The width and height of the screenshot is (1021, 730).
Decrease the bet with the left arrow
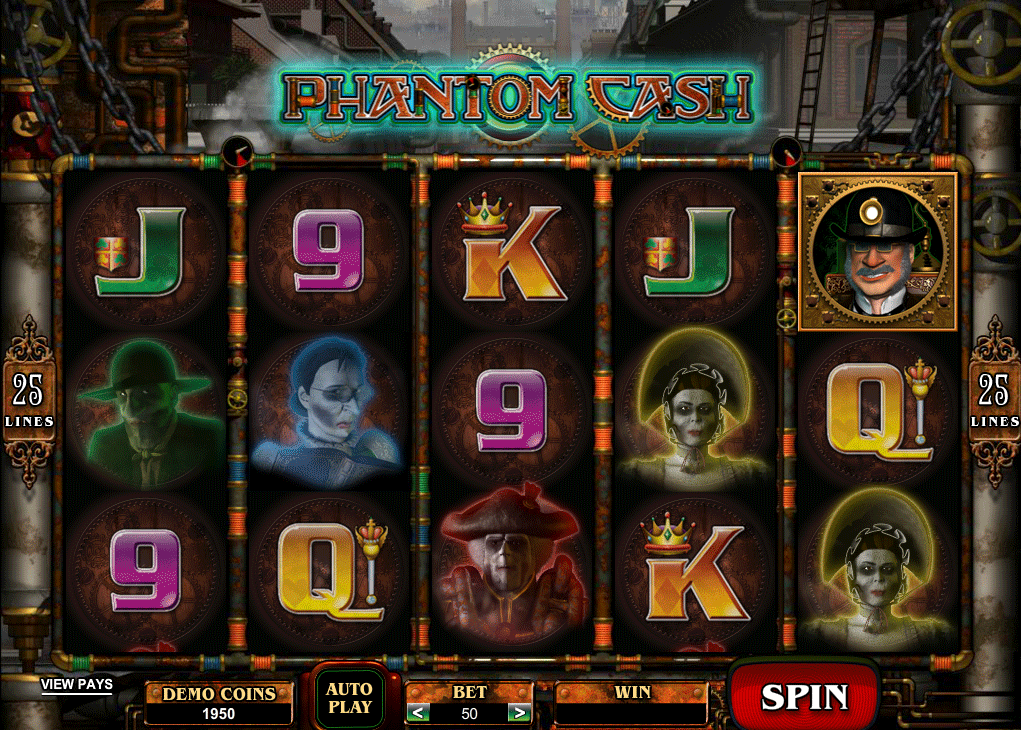tap(420, 713)
